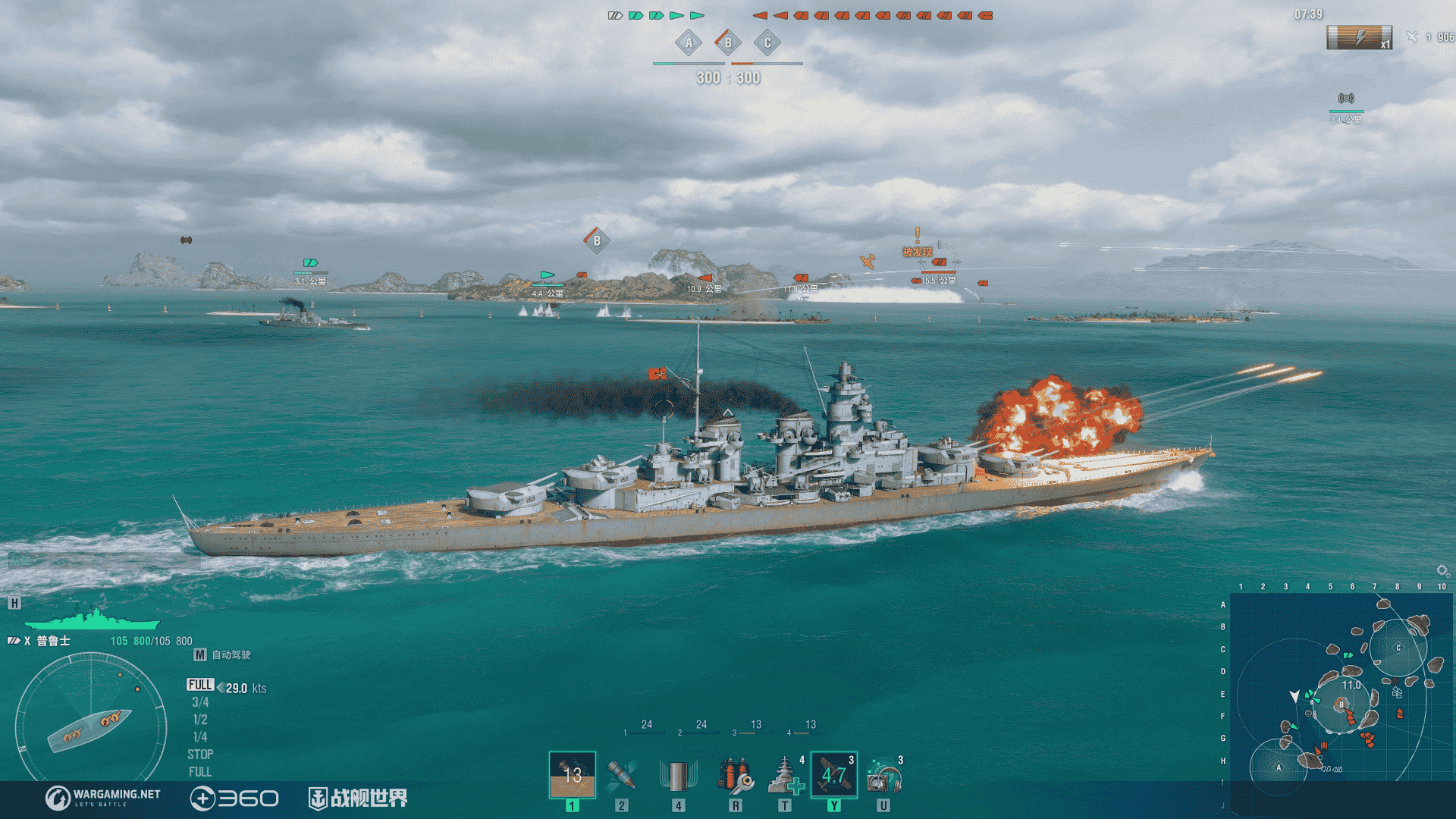Image resolution: width=1456 pixels, height=819 pixels.
Task: Click the 360 logo in bottom bar
Action: pos(235,796)
